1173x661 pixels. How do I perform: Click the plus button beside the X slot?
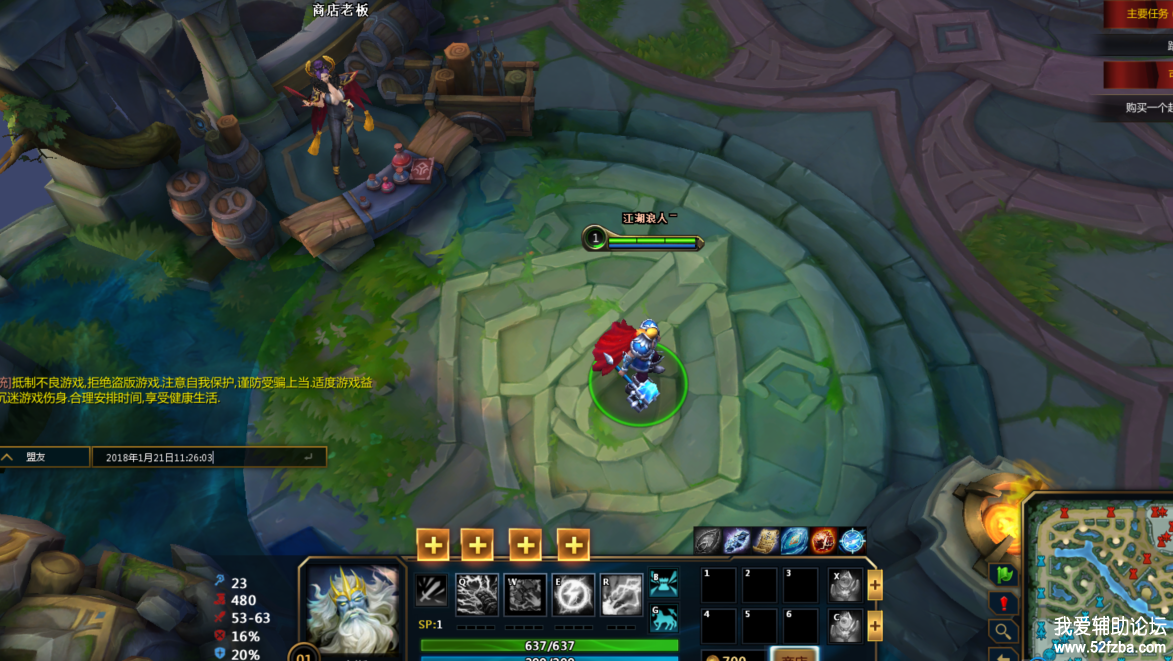pos(875,586)
